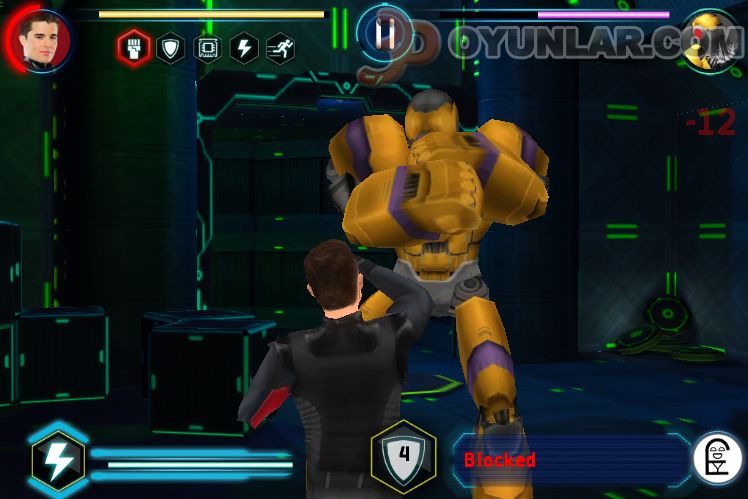Pause the fight with the pause button
This screenshot has height=499, width=748.
(x=385, y=33)
